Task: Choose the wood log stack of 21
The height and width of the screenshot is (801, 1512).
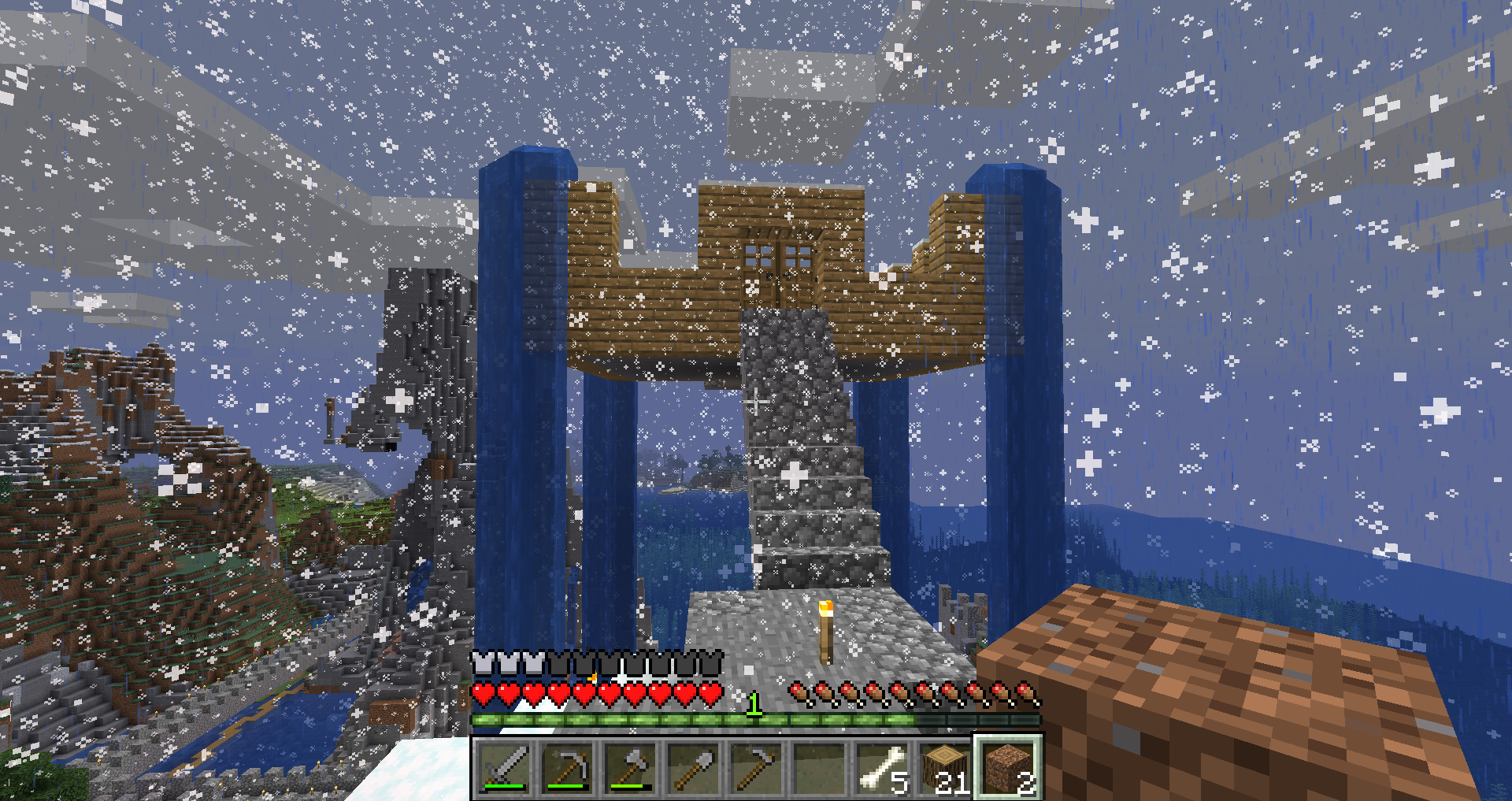Action: (x=946, y=768)
